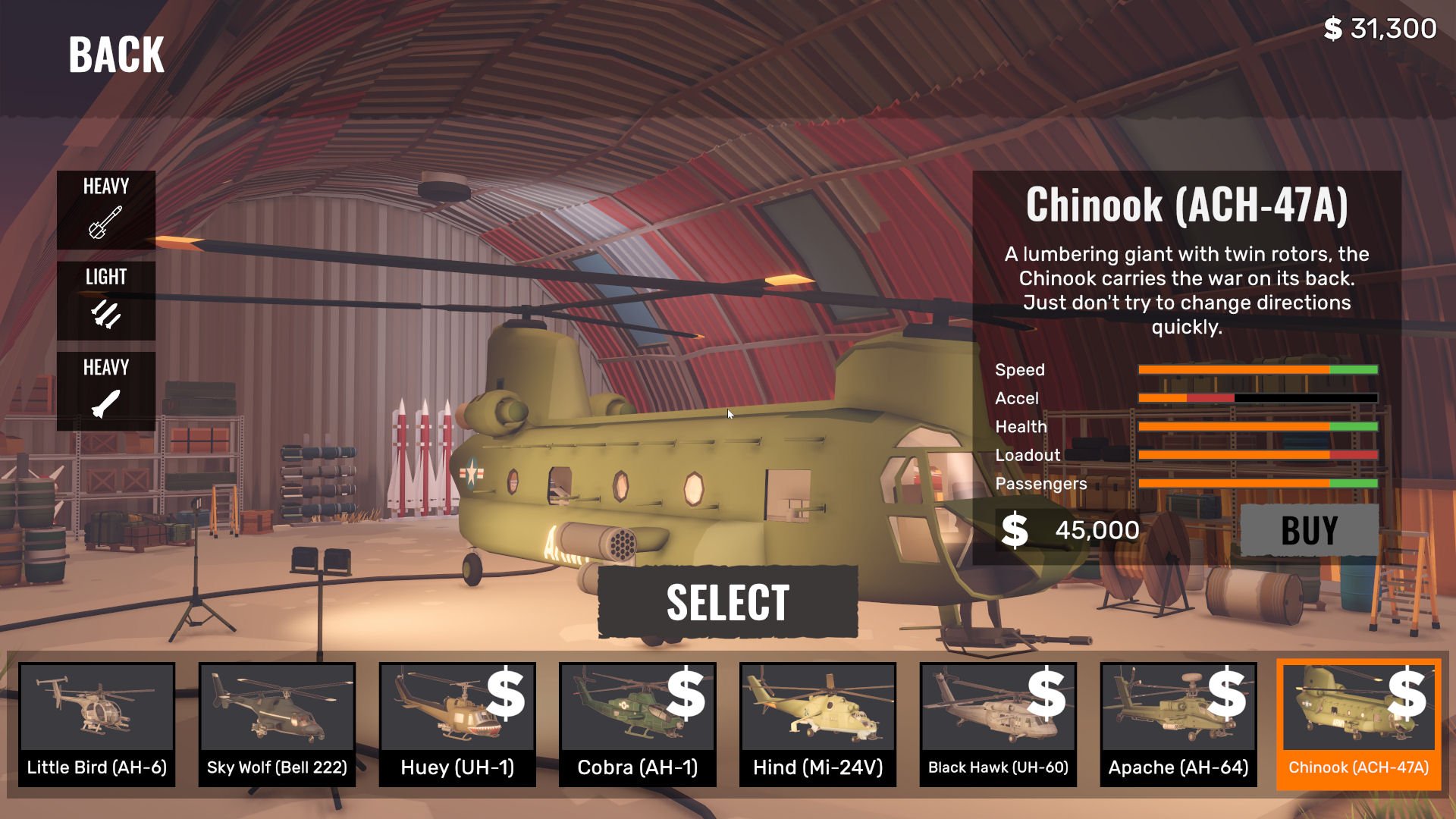Image resolution: width=1456 pixels, height=819 pixels.
Task: Go back using the BACK button
Action: (x=116, y=55)
